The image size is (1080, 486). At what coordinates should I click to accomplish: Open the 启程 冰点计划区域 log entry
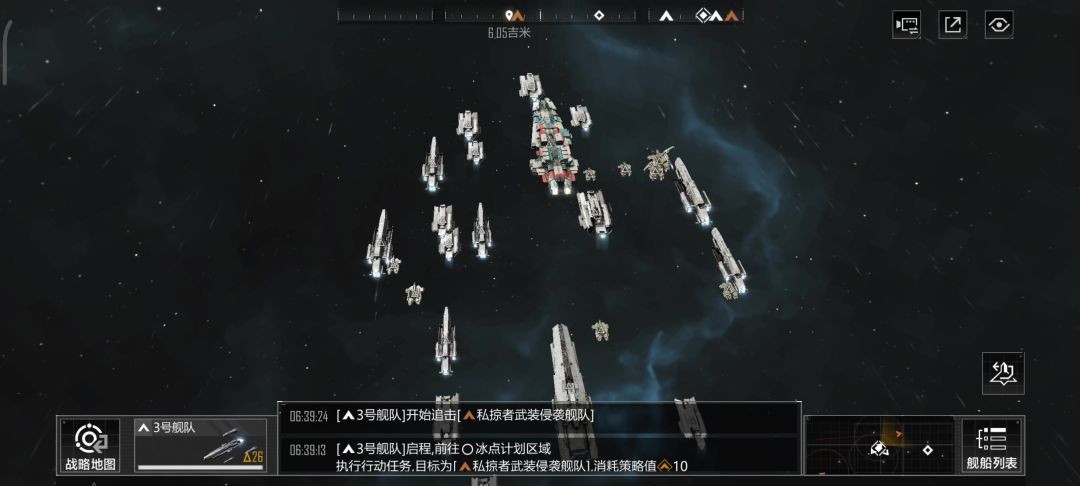tap(540, 456)
